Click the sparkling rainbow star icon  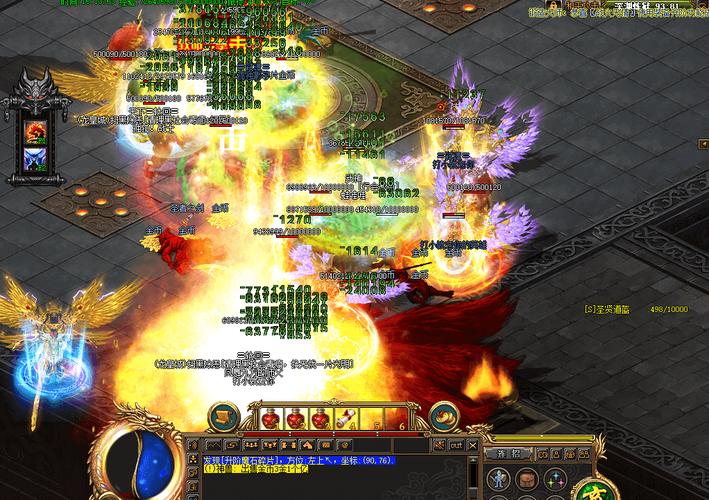[x=553, y=480]
